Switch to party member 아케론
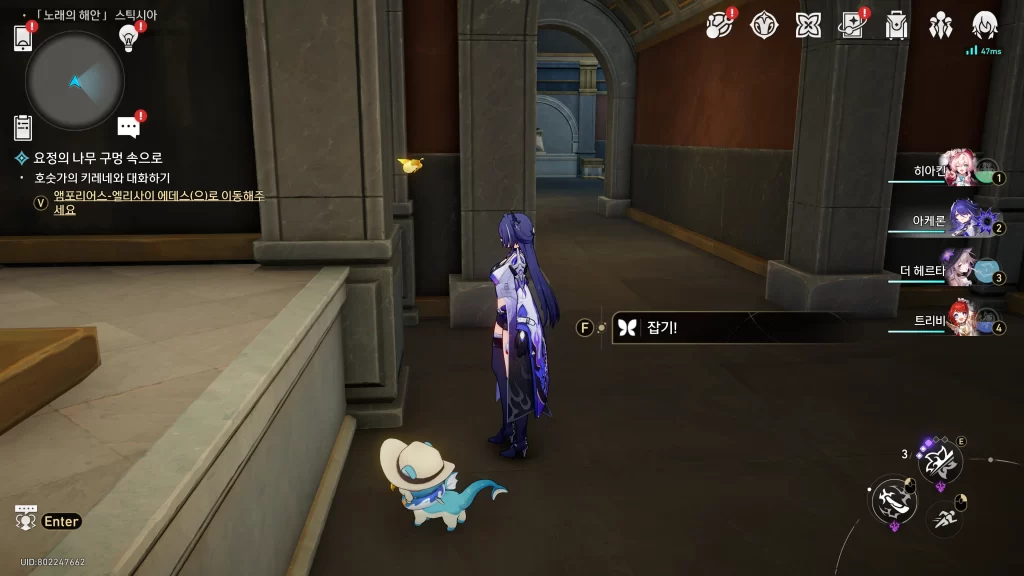Viewport: 1024px width, 576px height. pos(960,221)
